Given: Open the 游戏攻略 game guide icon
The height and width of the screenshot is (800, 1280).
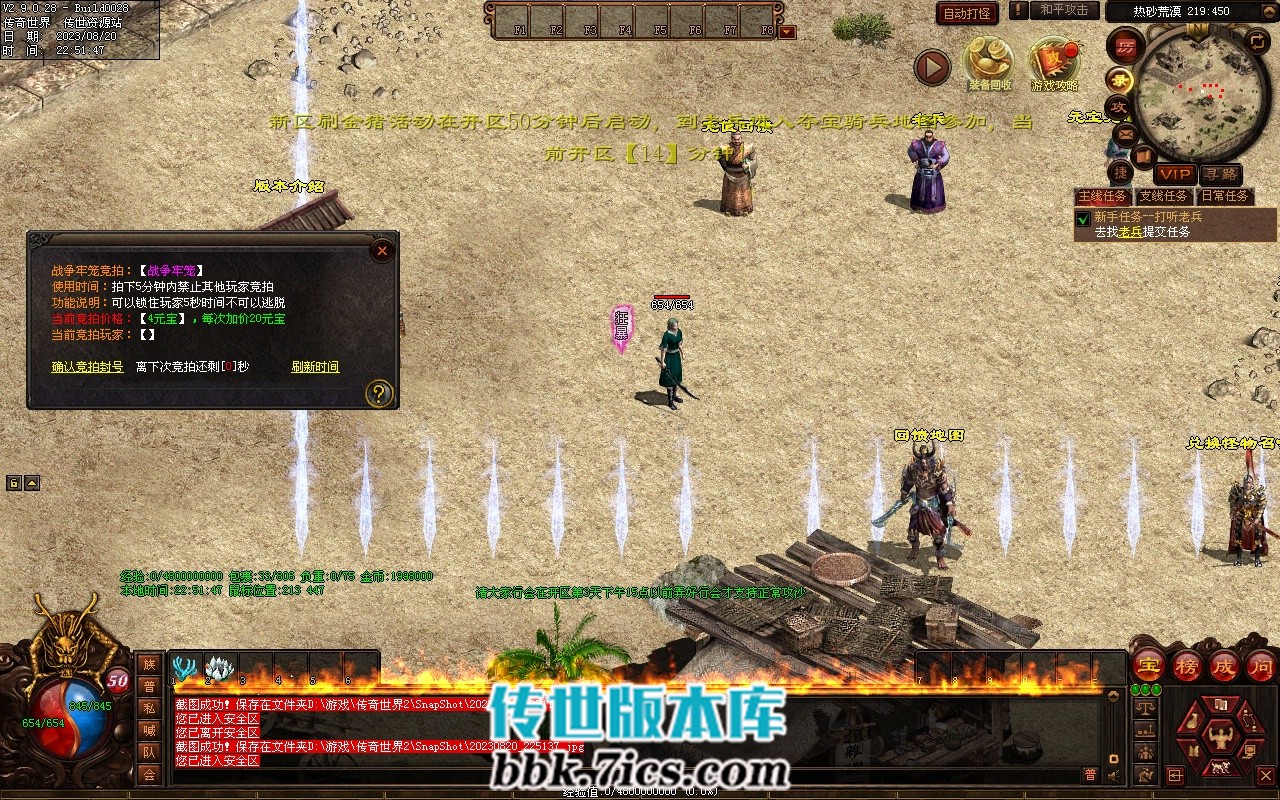Looking at the screenshot, I should (1054, 62).
